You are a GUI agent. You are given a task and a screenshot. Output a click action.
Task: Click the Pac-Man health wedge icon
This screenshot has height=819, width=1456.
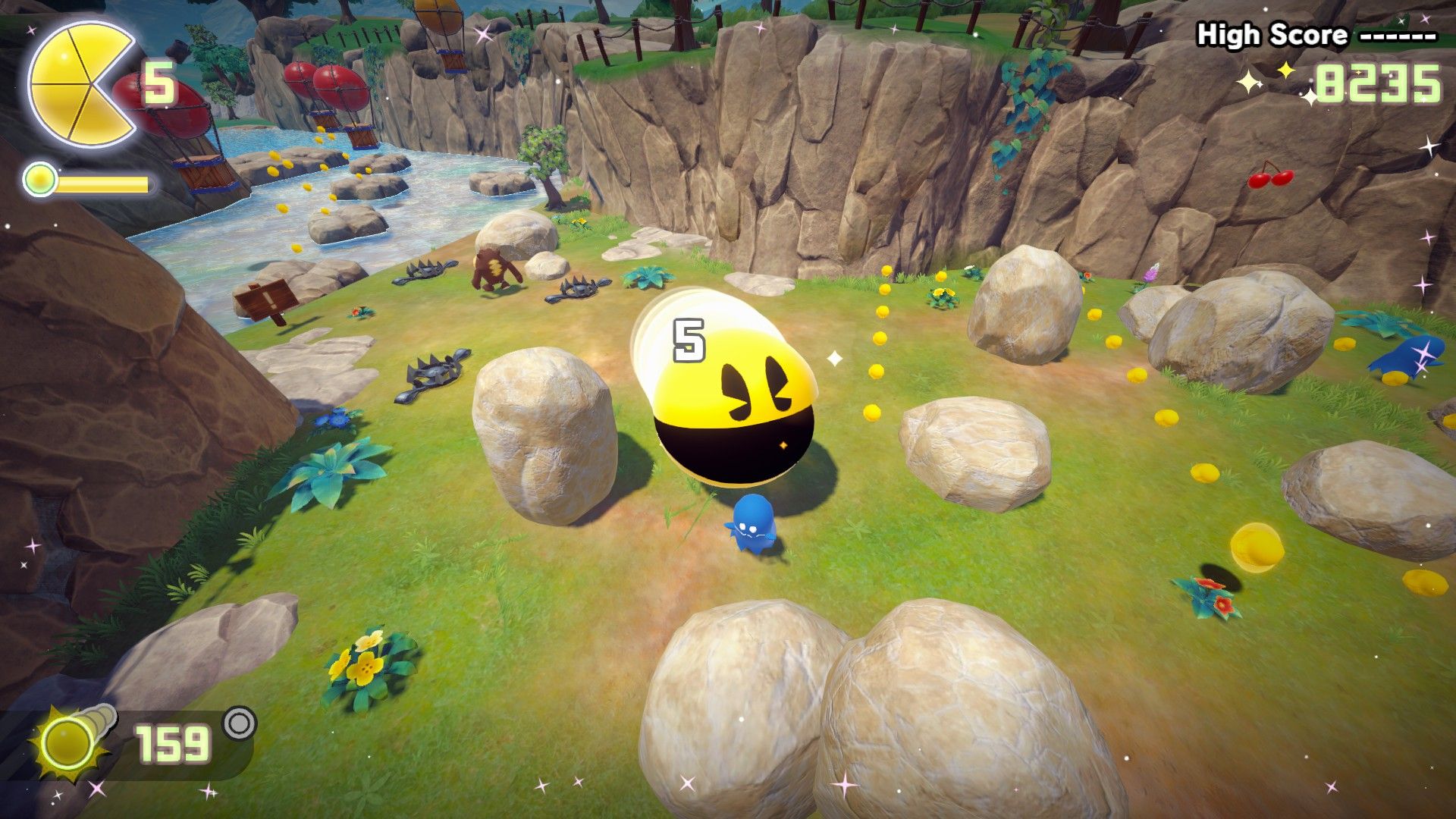80,83
